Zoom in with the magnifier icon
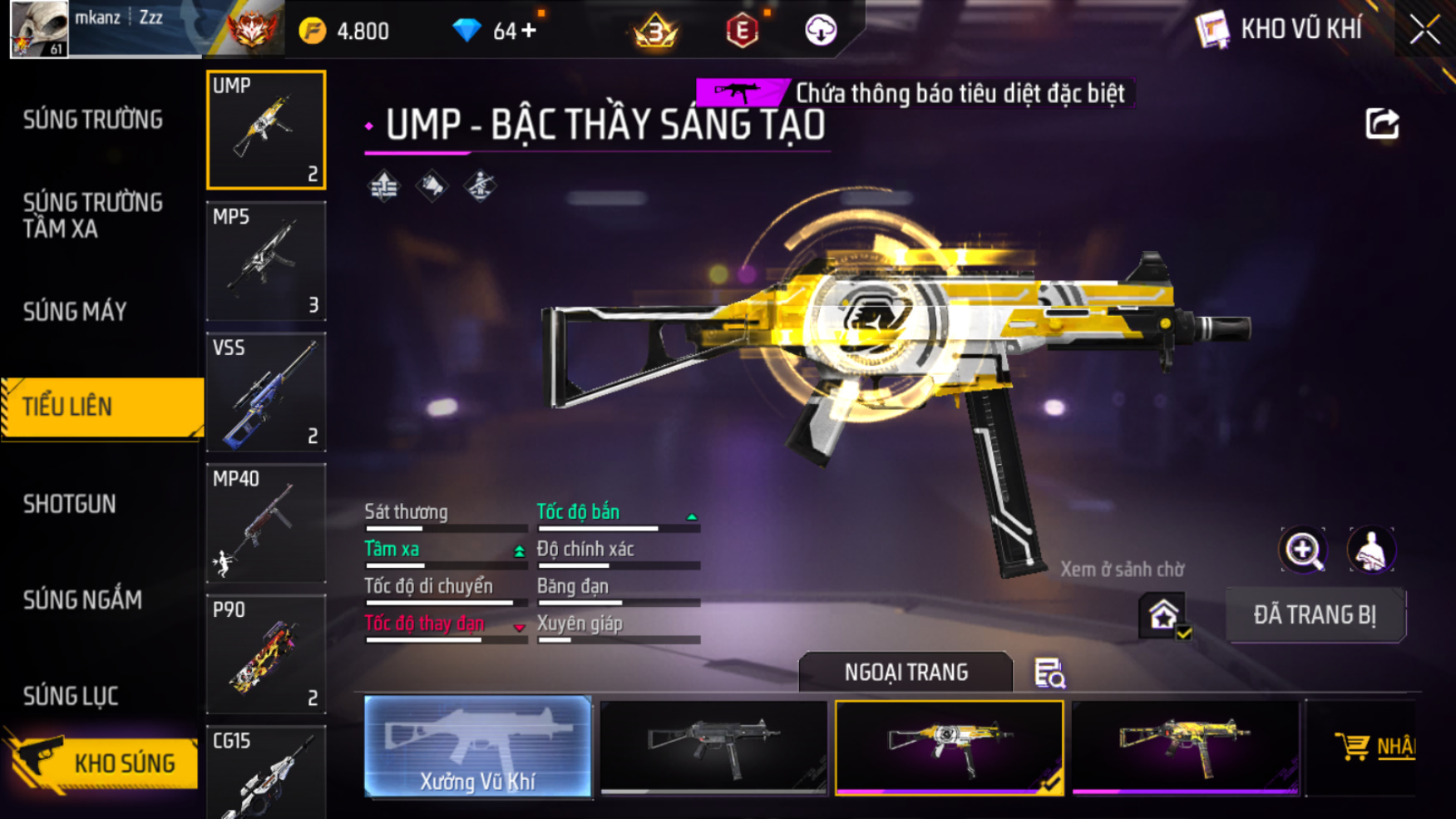This screenshot has width=1456, height=819. [x=1303, y=550]
